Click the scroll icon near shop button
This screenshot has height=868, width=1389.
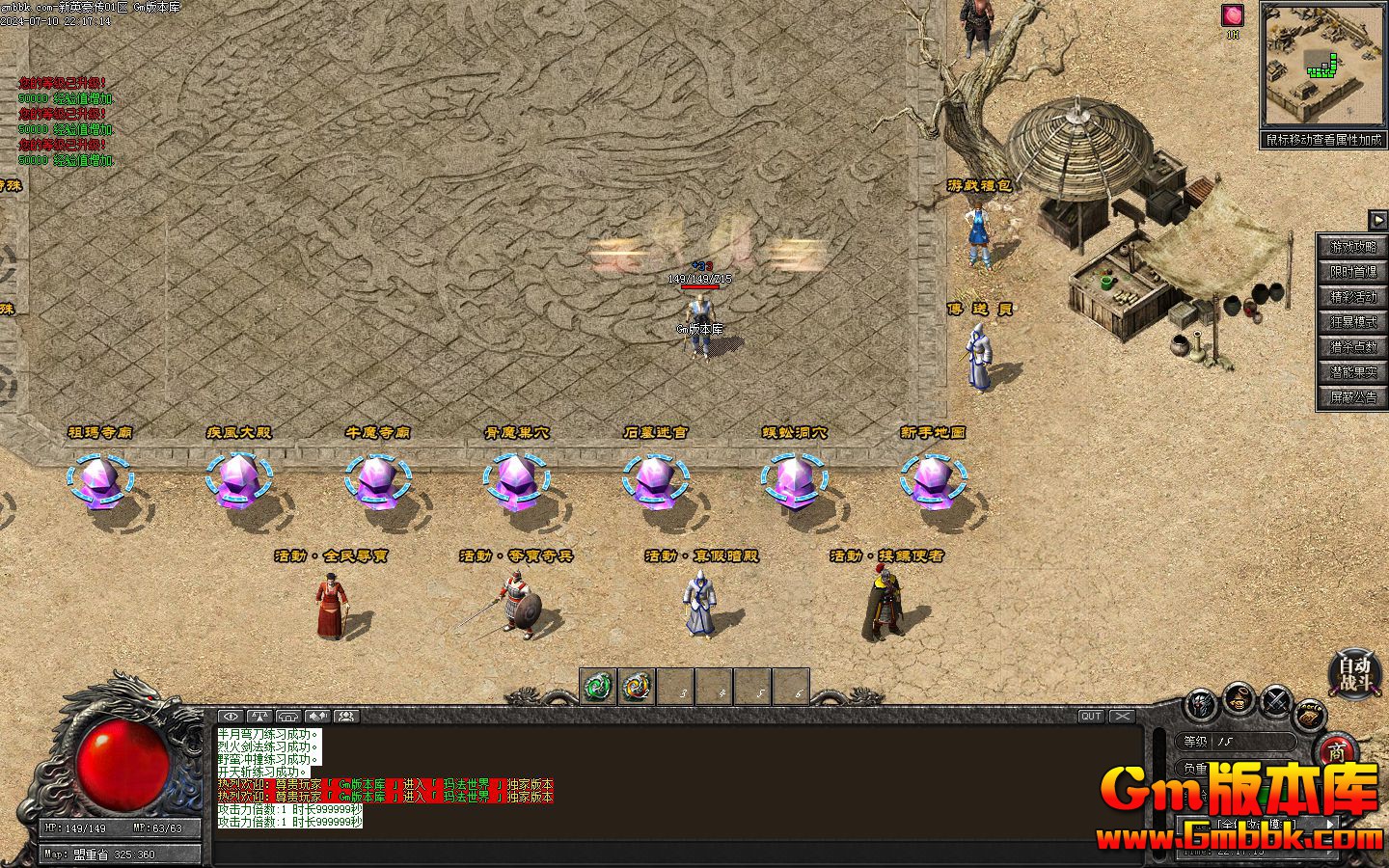pos(1308,716)
